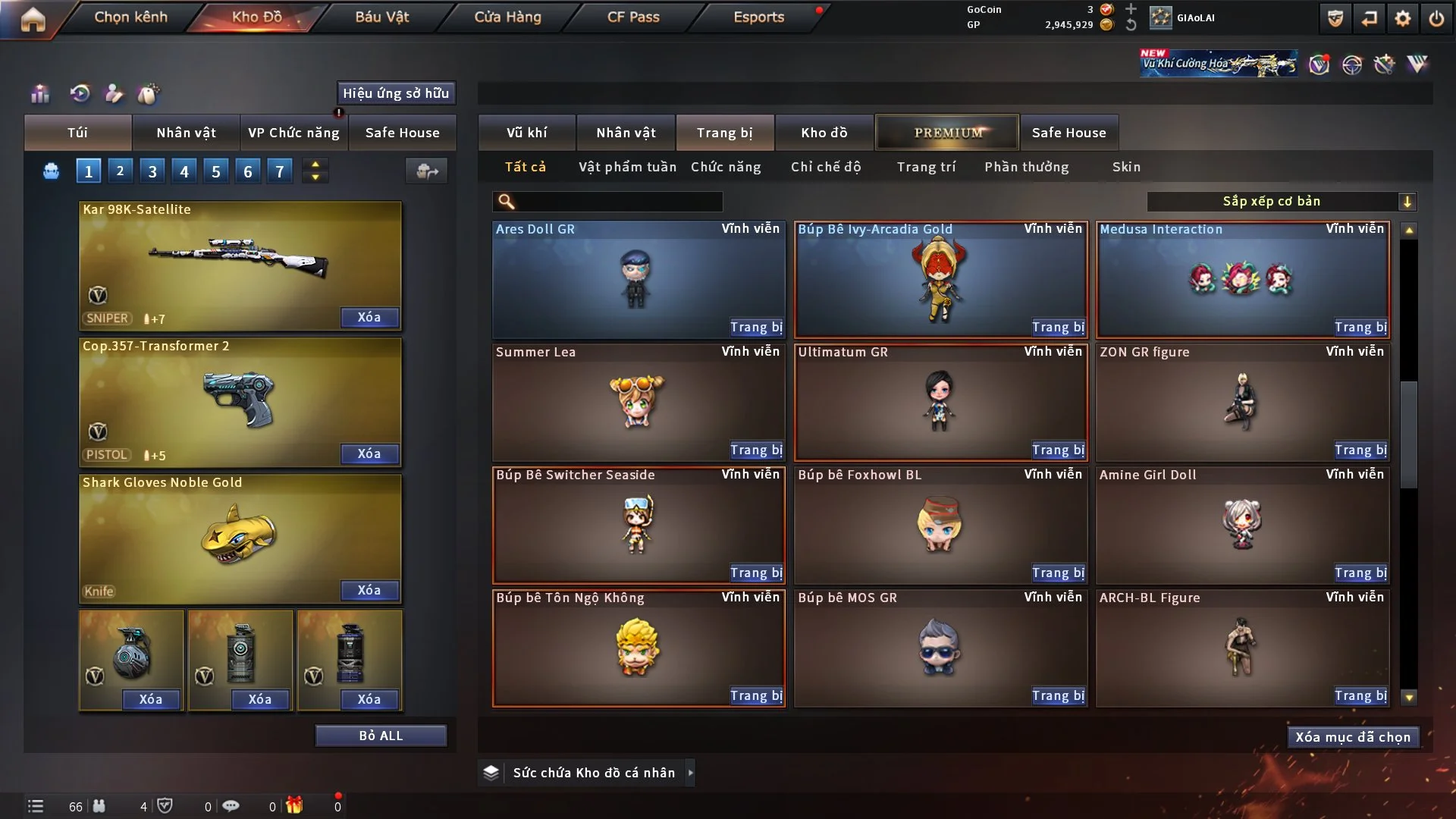The height and width of the screenshot is (819, 1456).
Task: Choose bag slot number 3
Action: click(152, 171)
